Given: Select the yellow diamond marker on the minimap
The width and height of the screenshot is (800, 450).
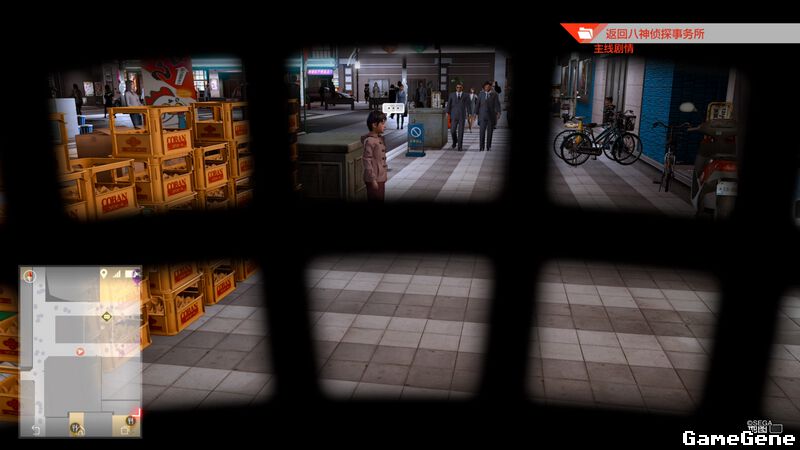Looking at the screenshot, I should coord(106,316).
